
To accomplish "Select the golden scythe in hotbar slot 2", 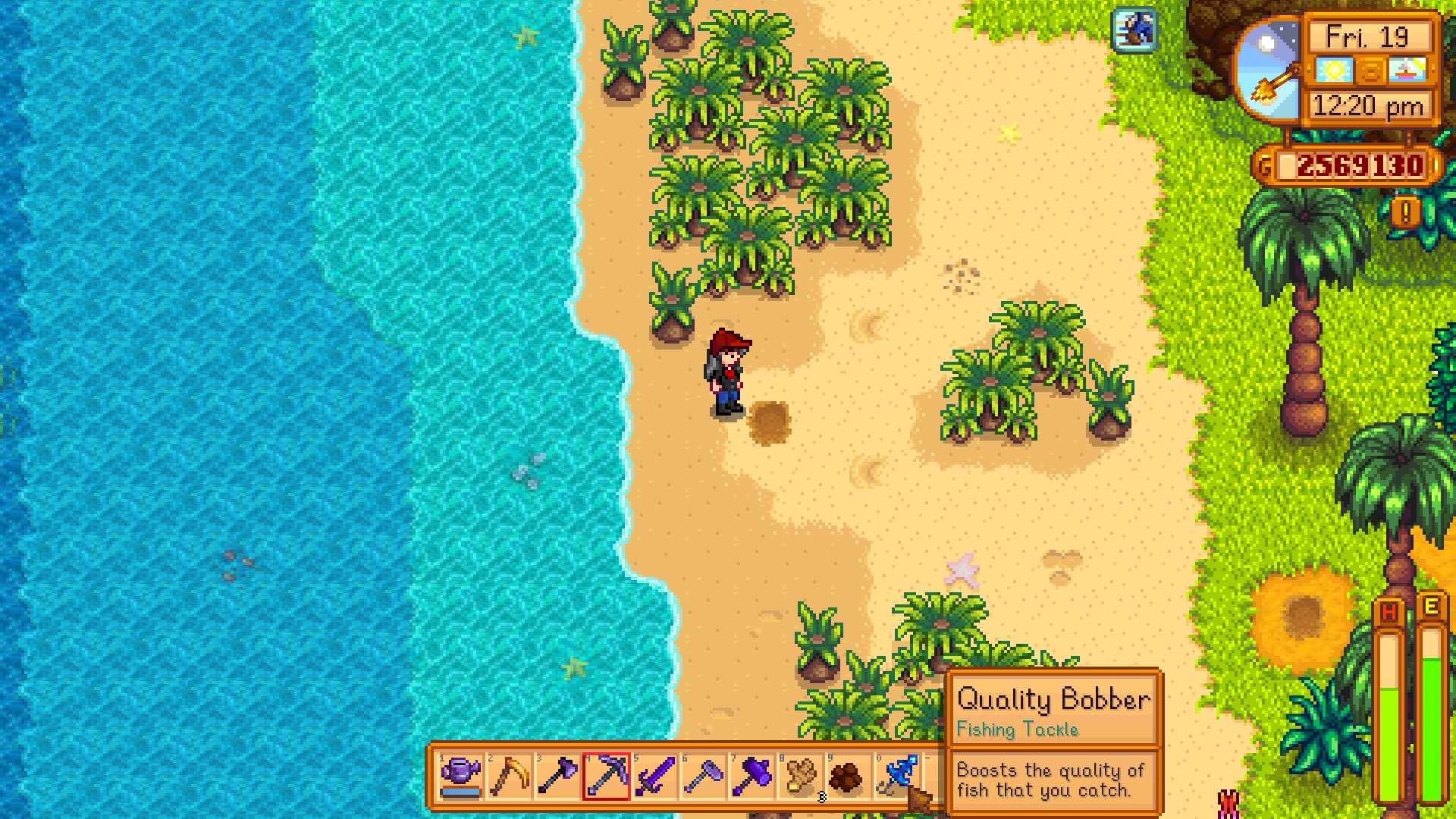I will click(507, 777).
